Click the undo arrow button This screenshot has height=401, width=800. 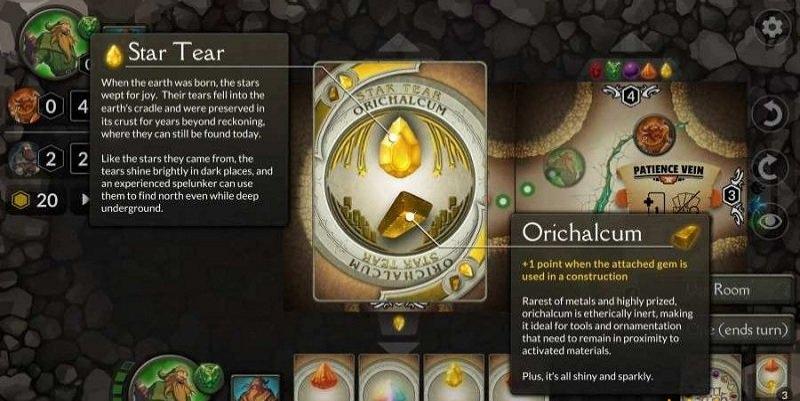(771, 111)
